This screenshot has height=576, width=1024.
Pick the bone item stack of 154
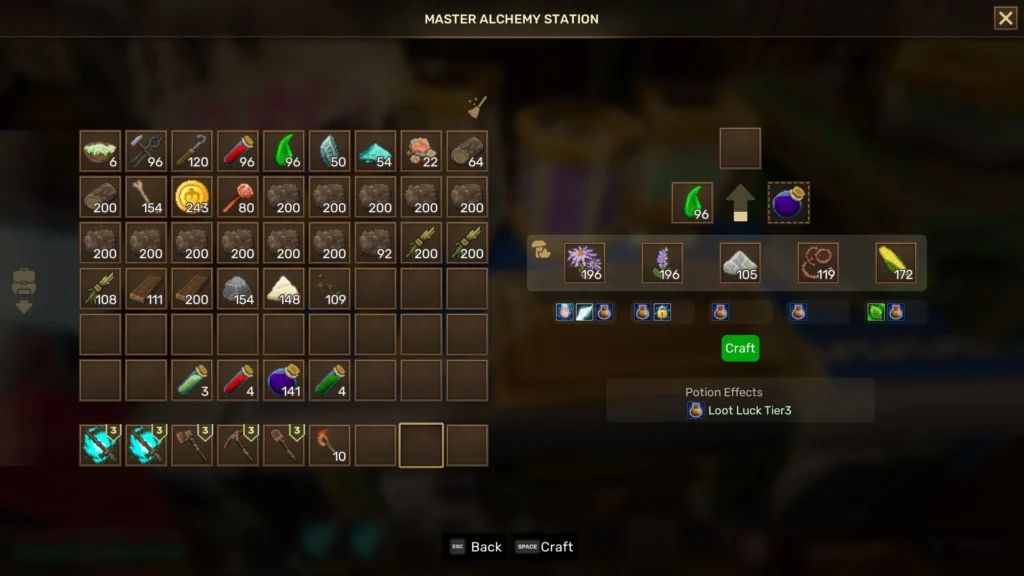click(x=146, y=197)
